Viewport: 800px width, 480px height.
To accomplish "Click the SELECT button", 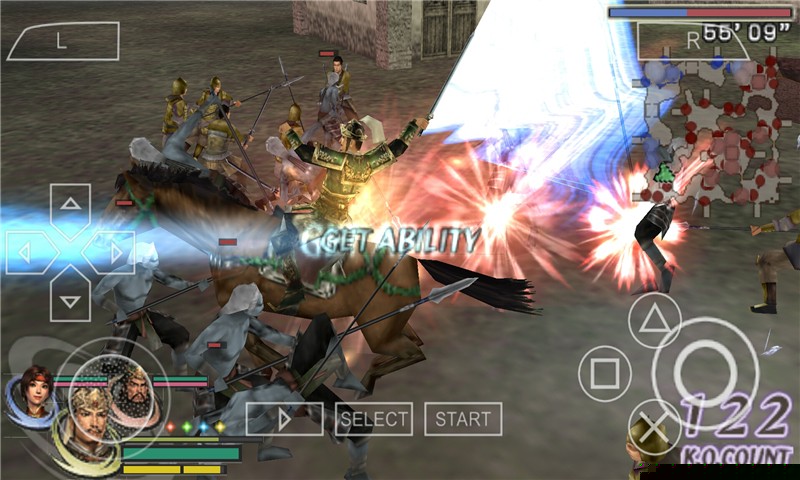I will coord(374,419).
